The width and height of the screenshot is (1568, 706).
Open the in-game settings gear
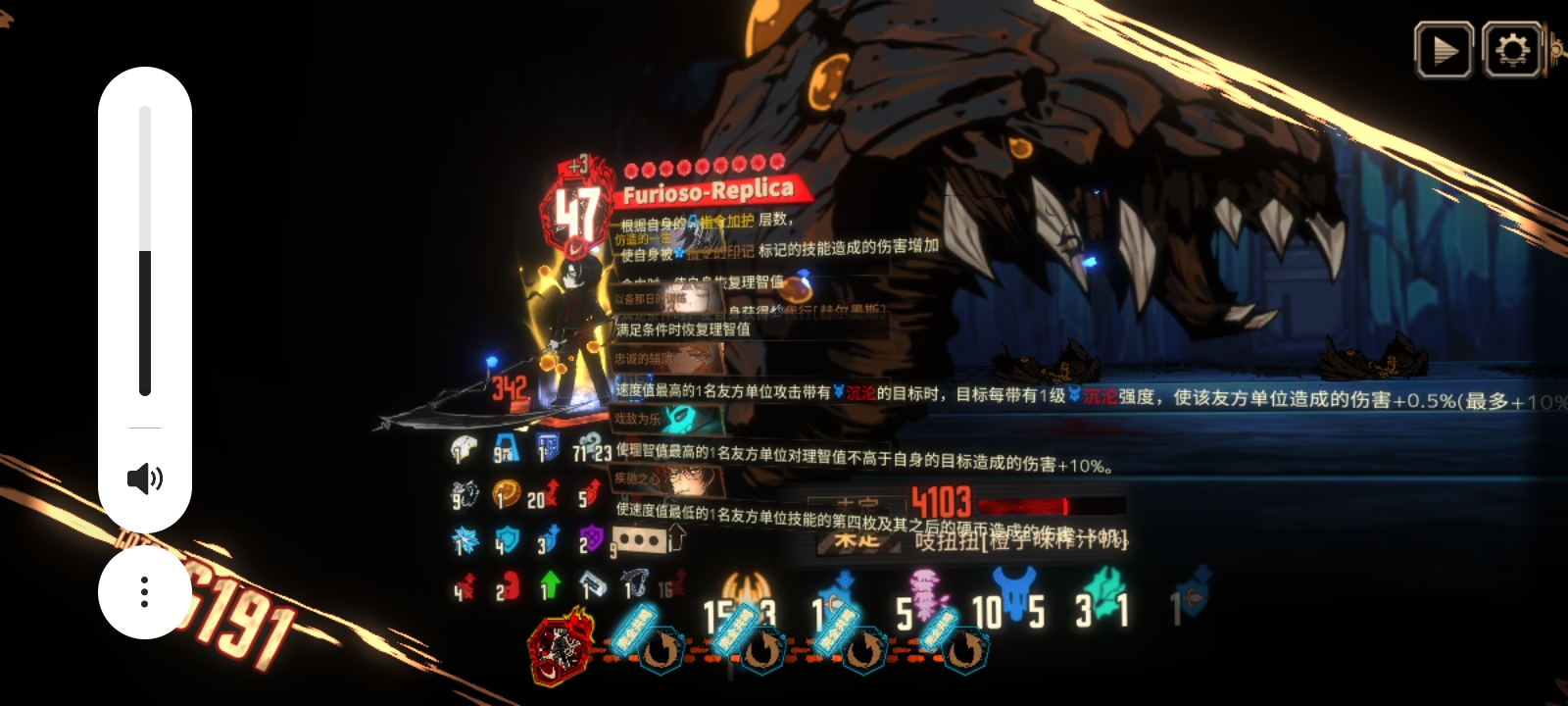coord(1512,47)
